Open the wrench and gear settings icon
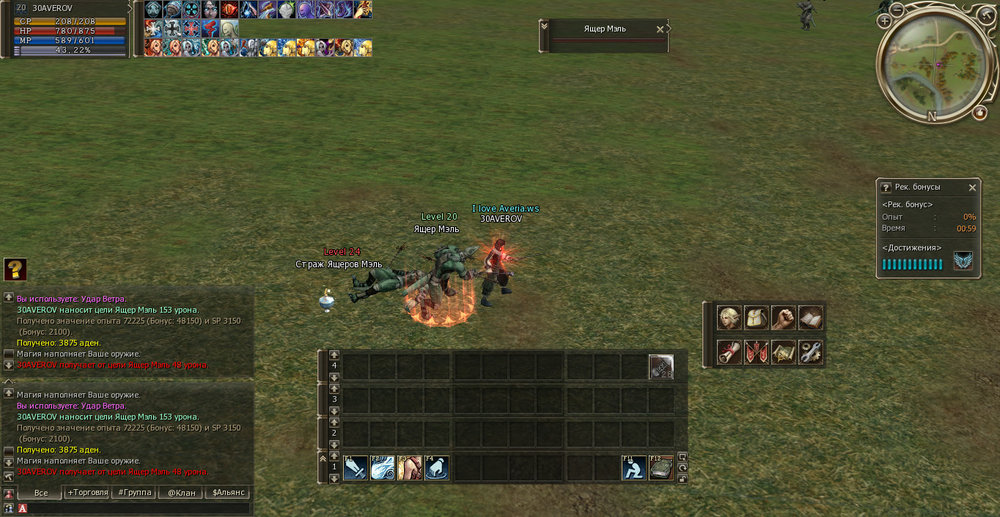The image size is (1000, 517). click(x=810, y=352)
